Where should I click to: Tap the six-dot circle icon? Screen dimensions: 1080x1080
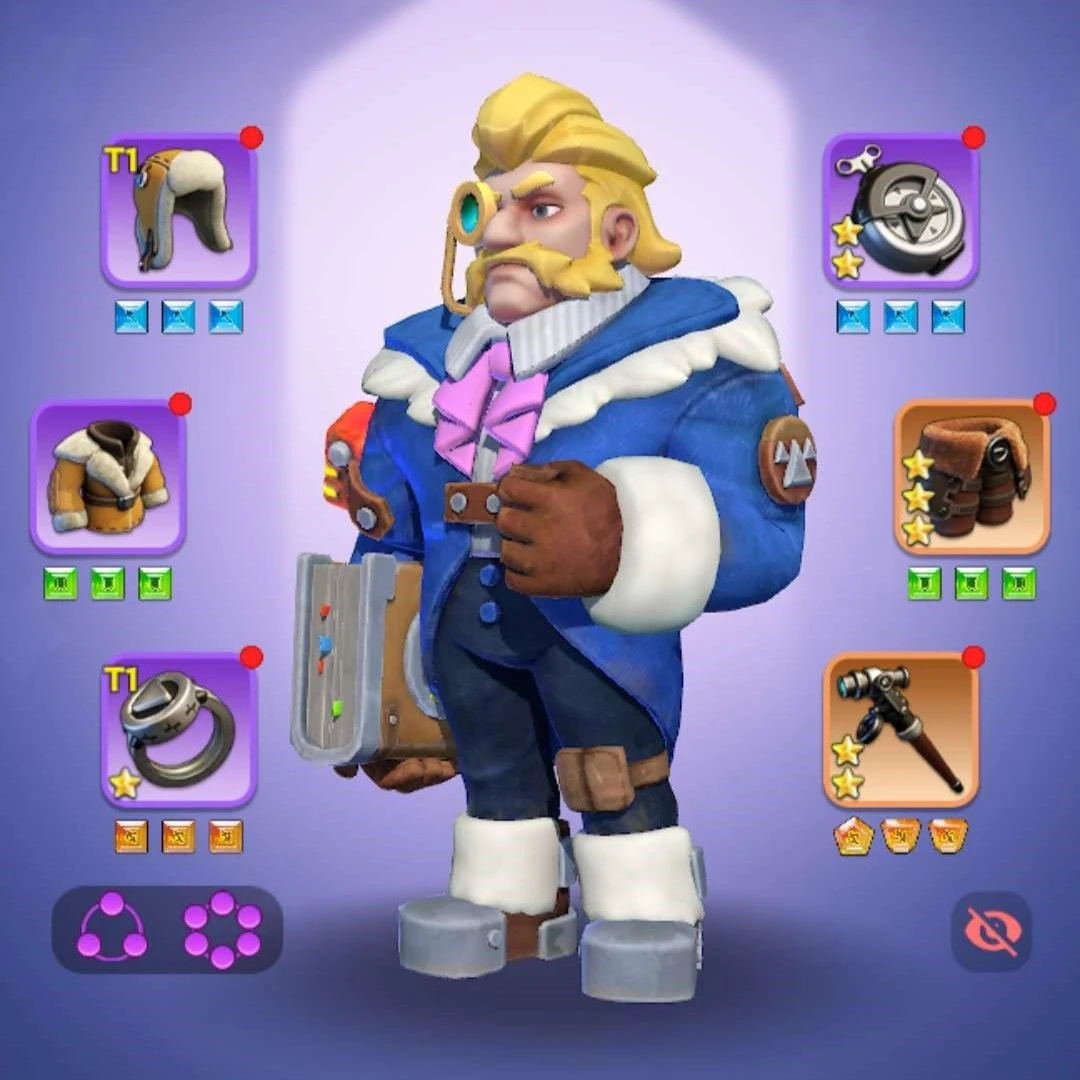pos(222,929)
